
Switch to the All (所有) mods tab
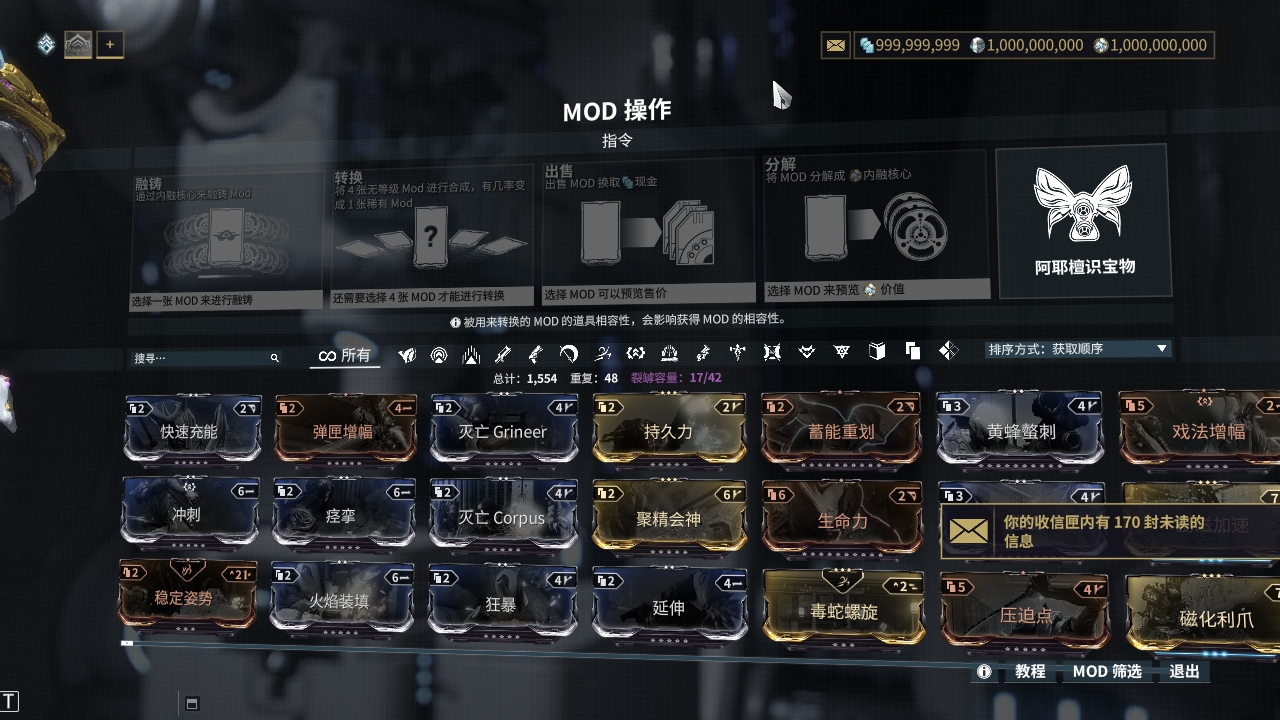(344, 355)
